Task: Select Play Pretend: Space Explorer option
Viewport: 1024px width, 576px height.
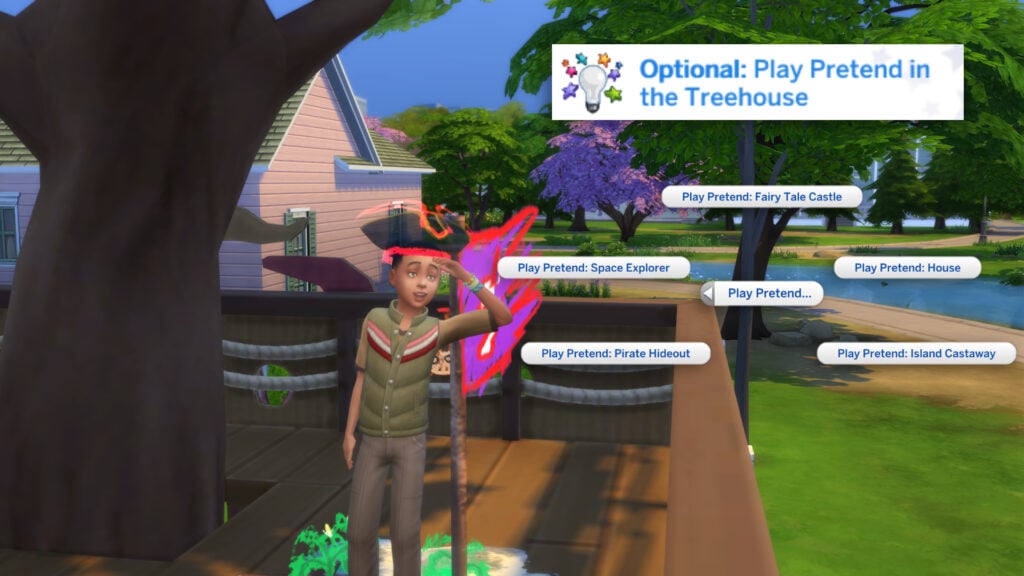Action: click(x=594, y=268)
